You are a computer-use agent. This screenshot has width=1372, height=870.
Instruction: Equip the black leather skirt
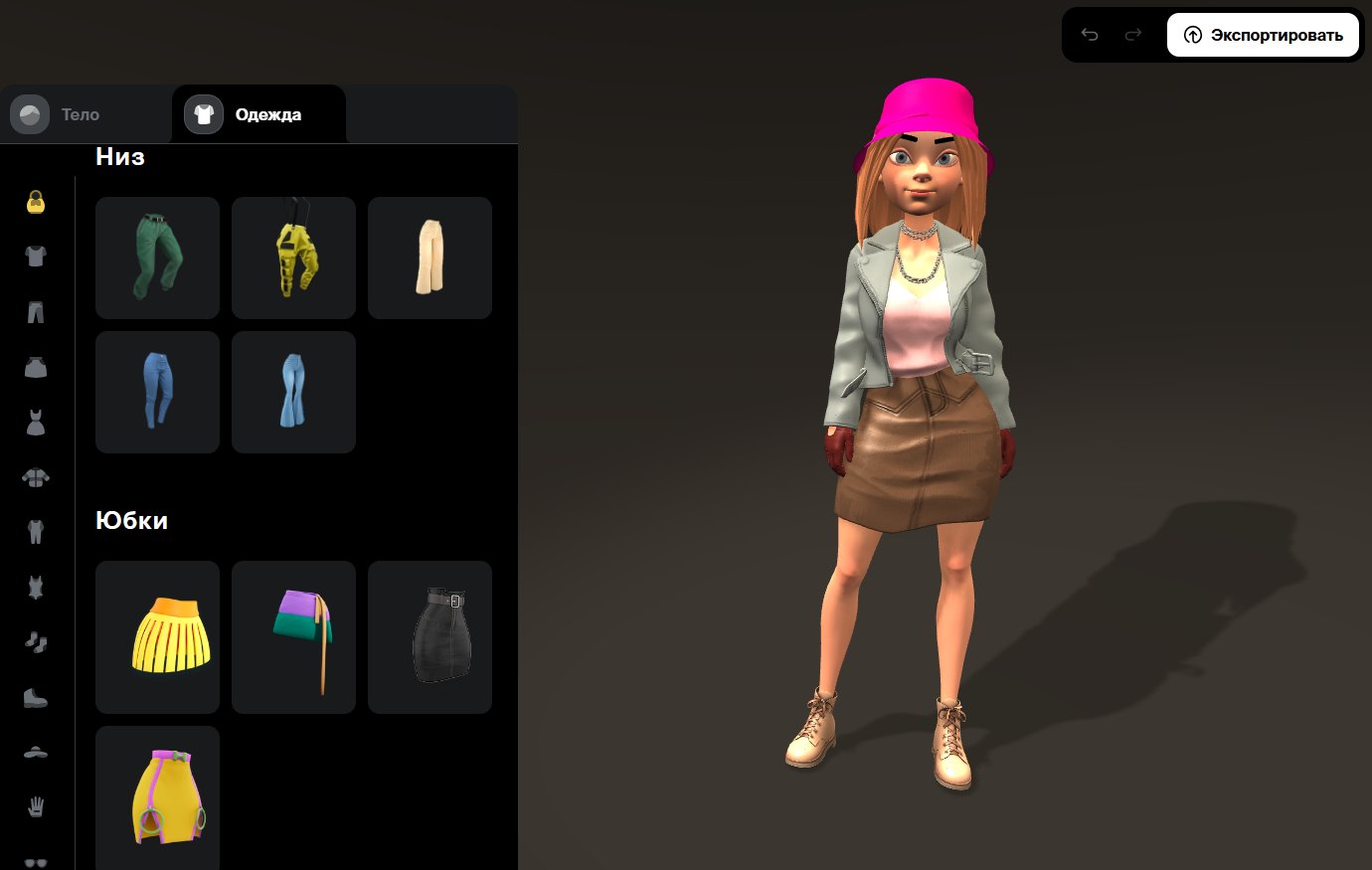point(429,636)
